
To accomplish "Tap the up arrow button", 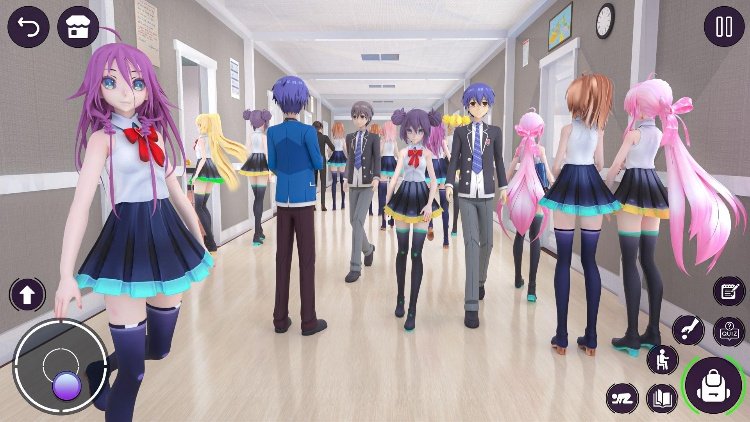I will [27, 294].
